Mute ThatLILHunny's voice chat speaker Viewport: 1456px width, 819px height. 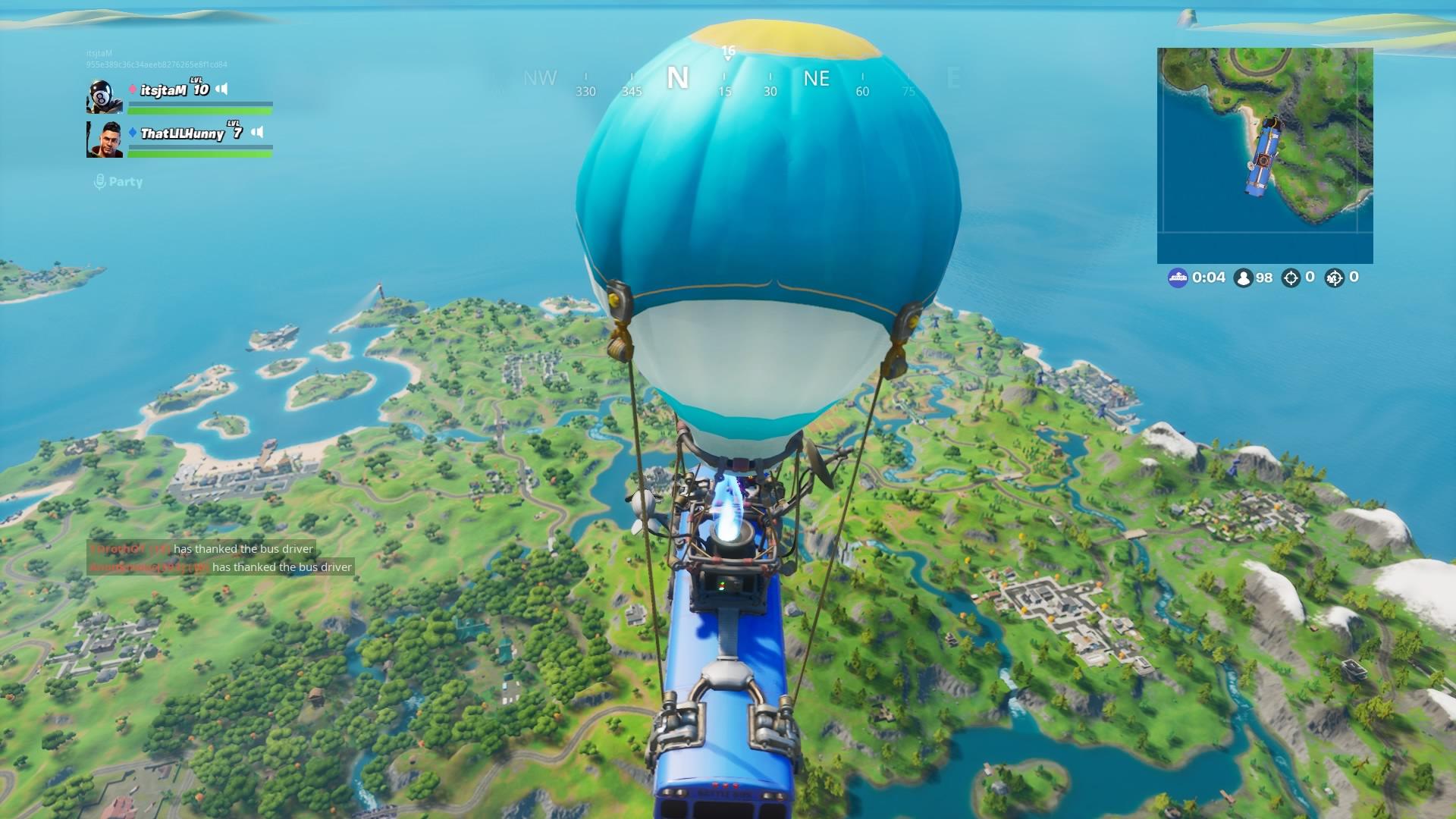point(259,132)
